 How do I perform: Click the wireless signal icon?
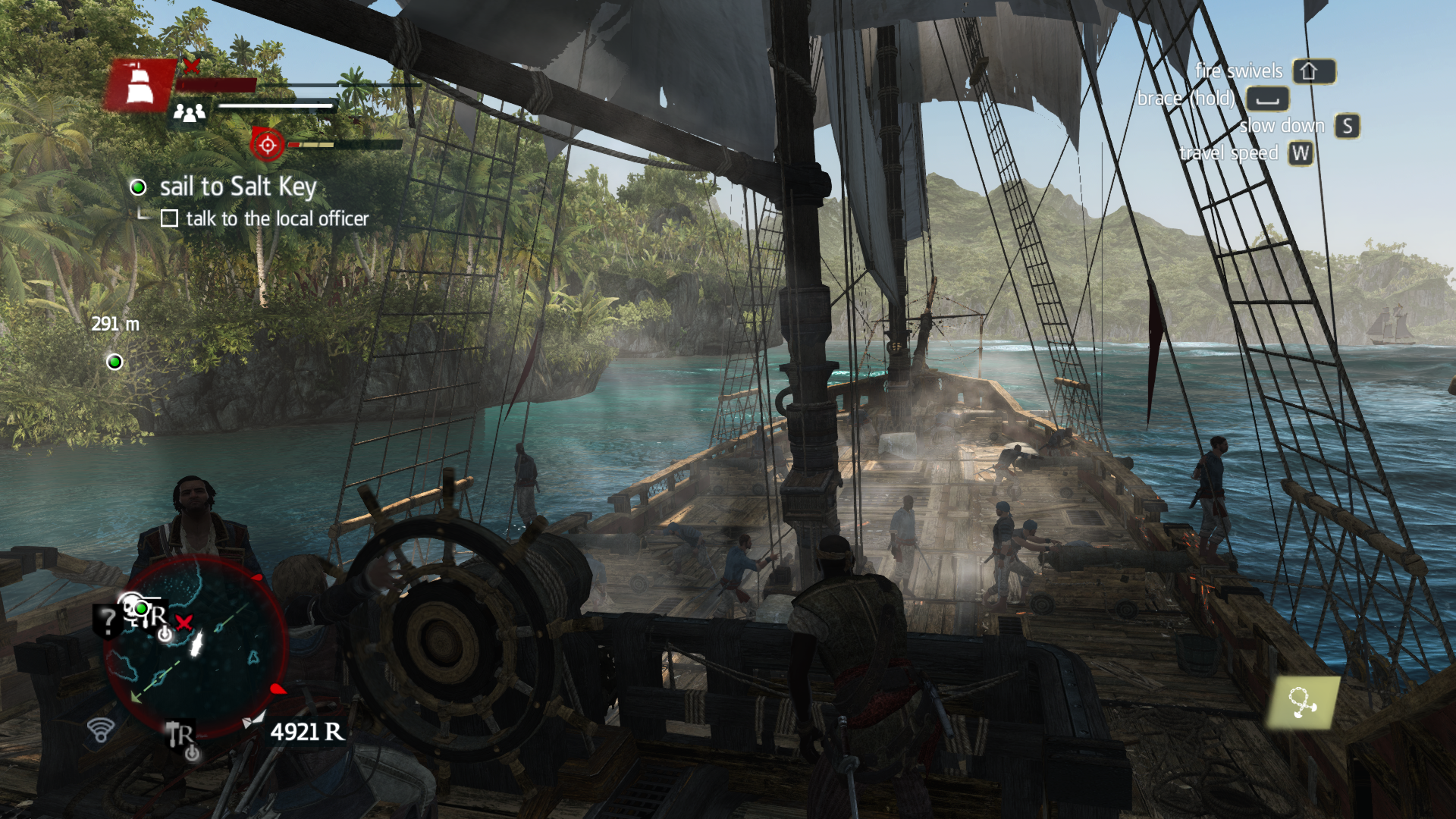point(100,730)
